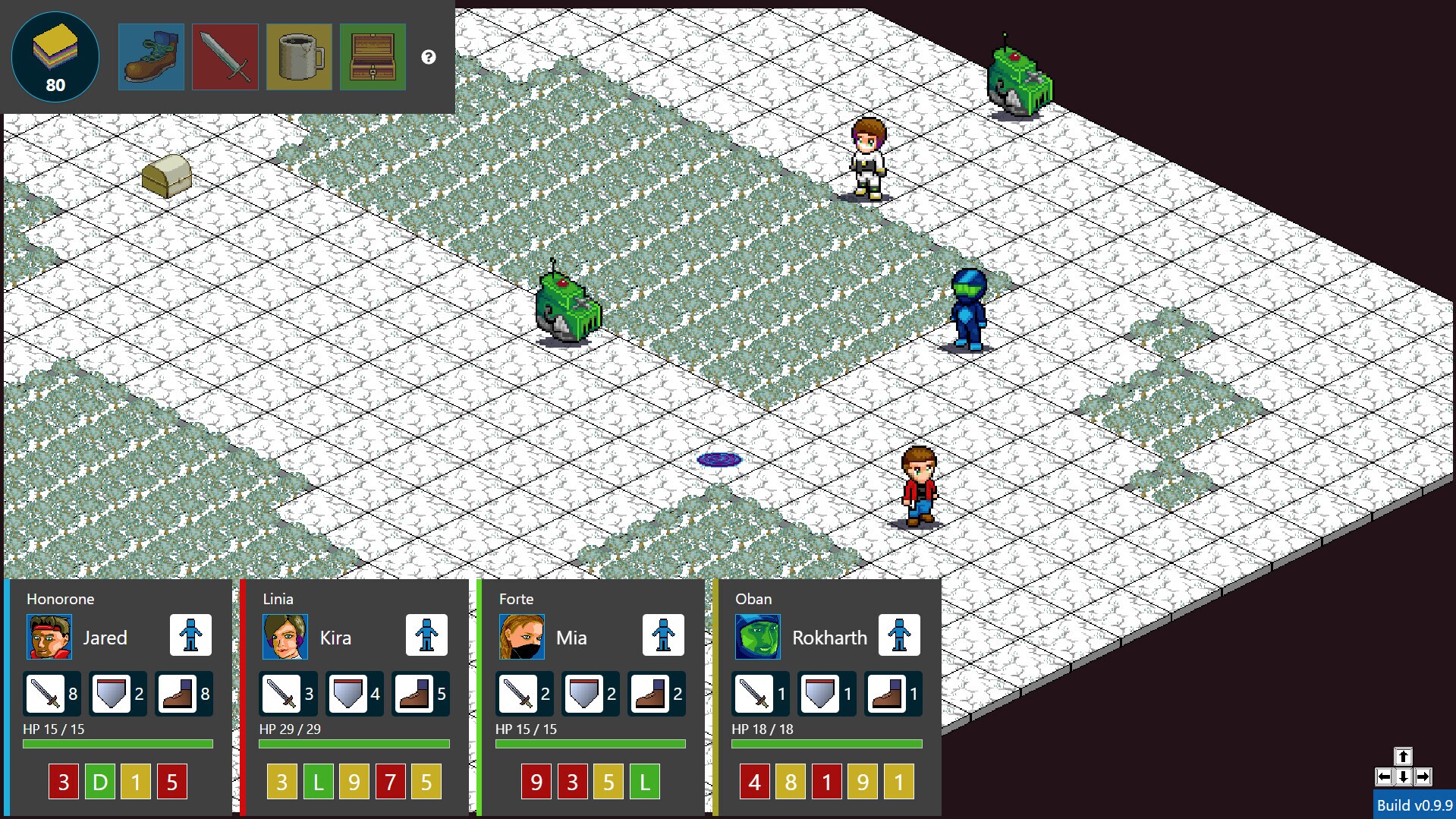
Task: Select Kira's character portrait
Action: (285, 637)
